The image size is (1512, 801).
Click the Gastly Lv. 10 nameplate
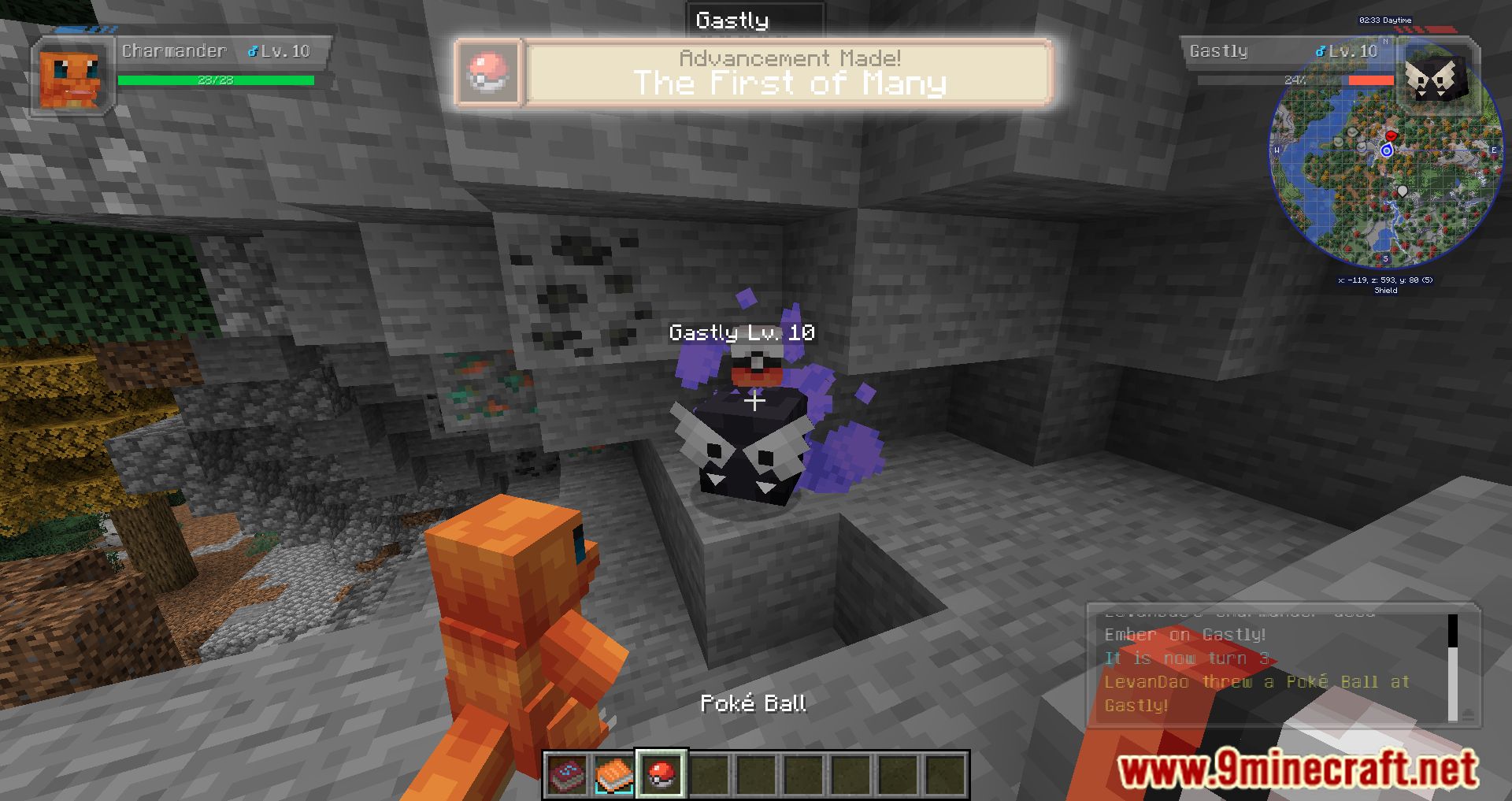[741, 333]
